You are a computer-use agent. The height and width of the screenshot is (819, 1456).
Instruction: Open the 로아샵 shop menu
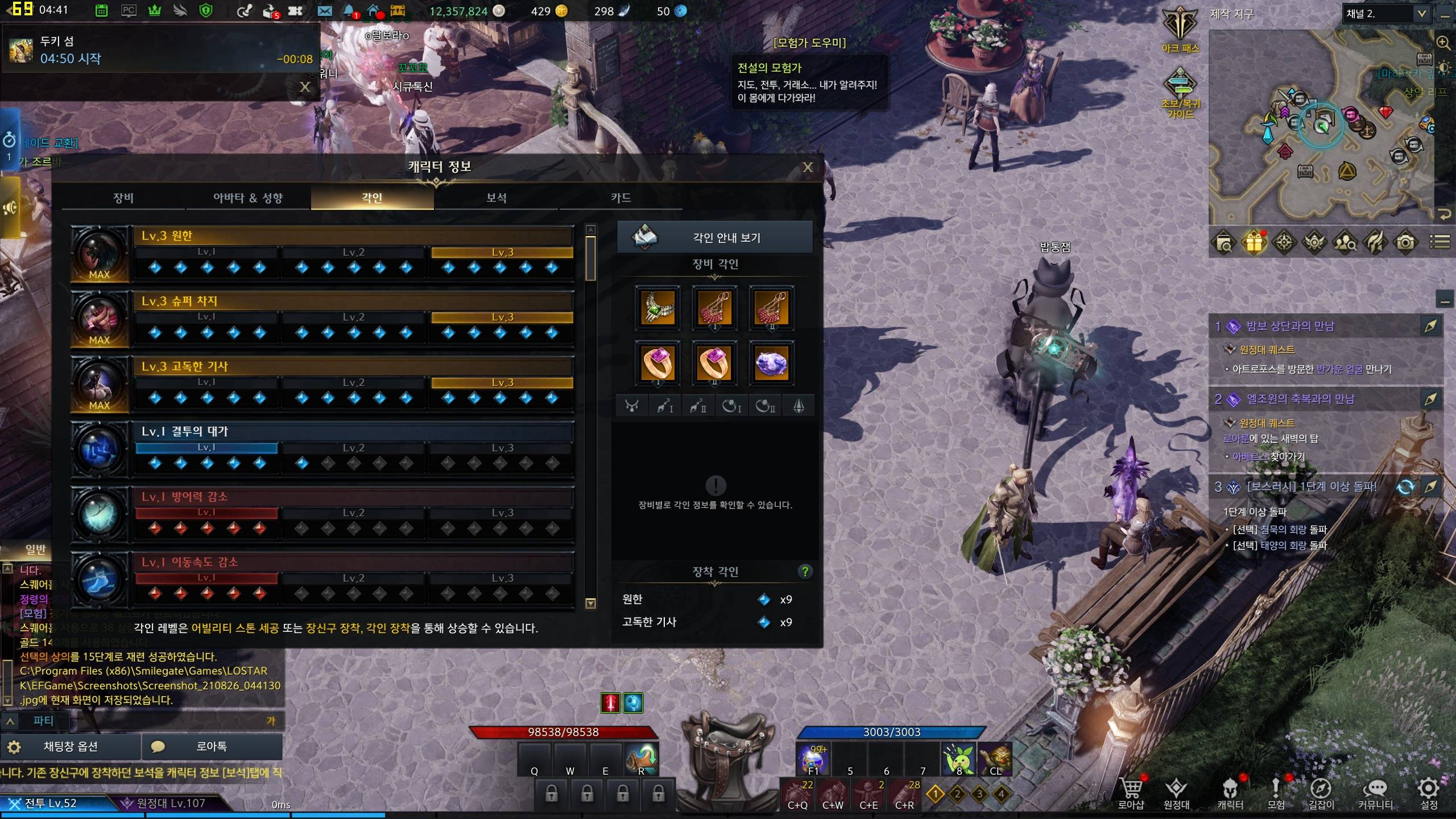[1131, 793]
